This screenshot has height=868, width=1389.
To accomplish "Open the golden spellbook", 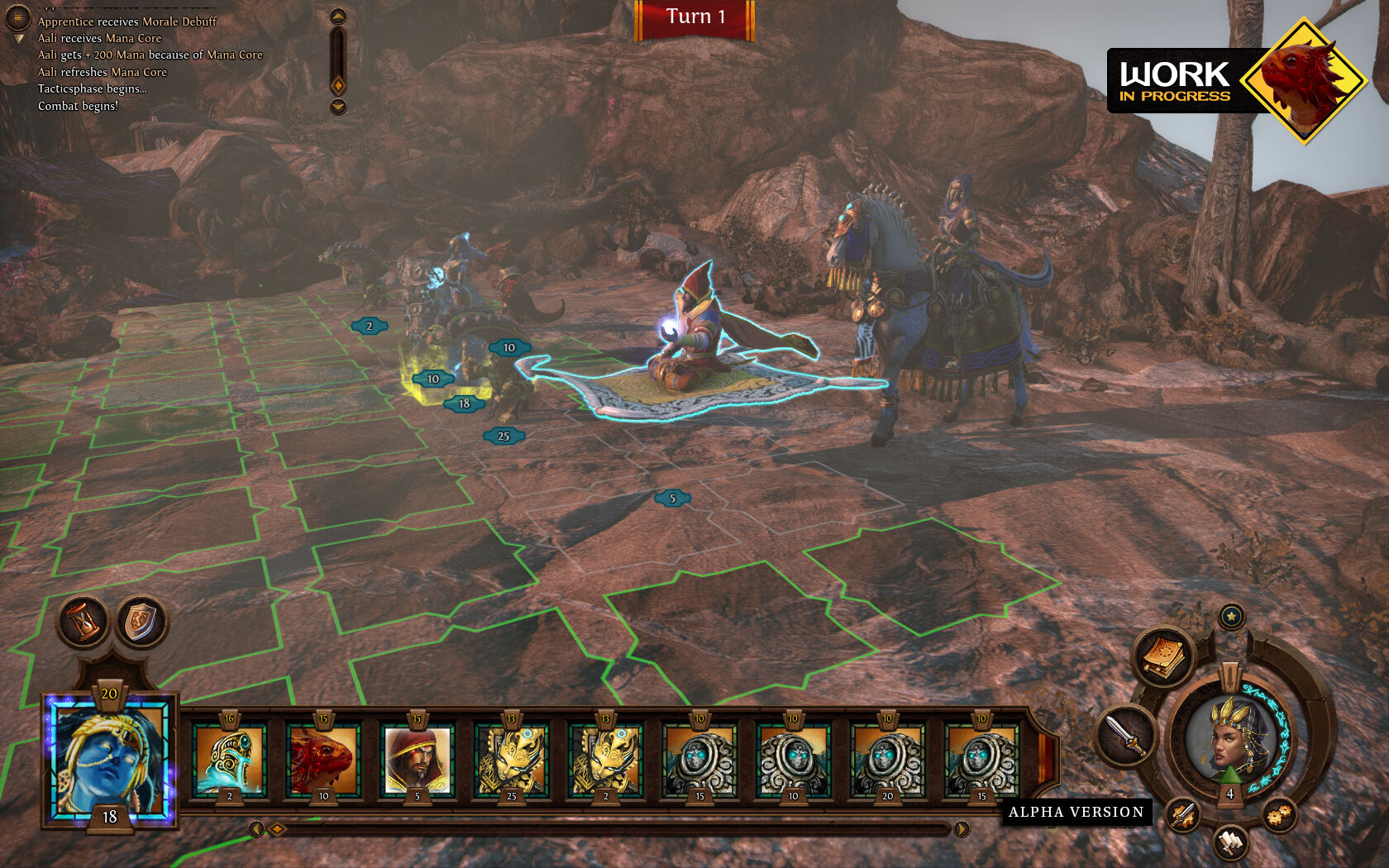I will point(1164,658).
